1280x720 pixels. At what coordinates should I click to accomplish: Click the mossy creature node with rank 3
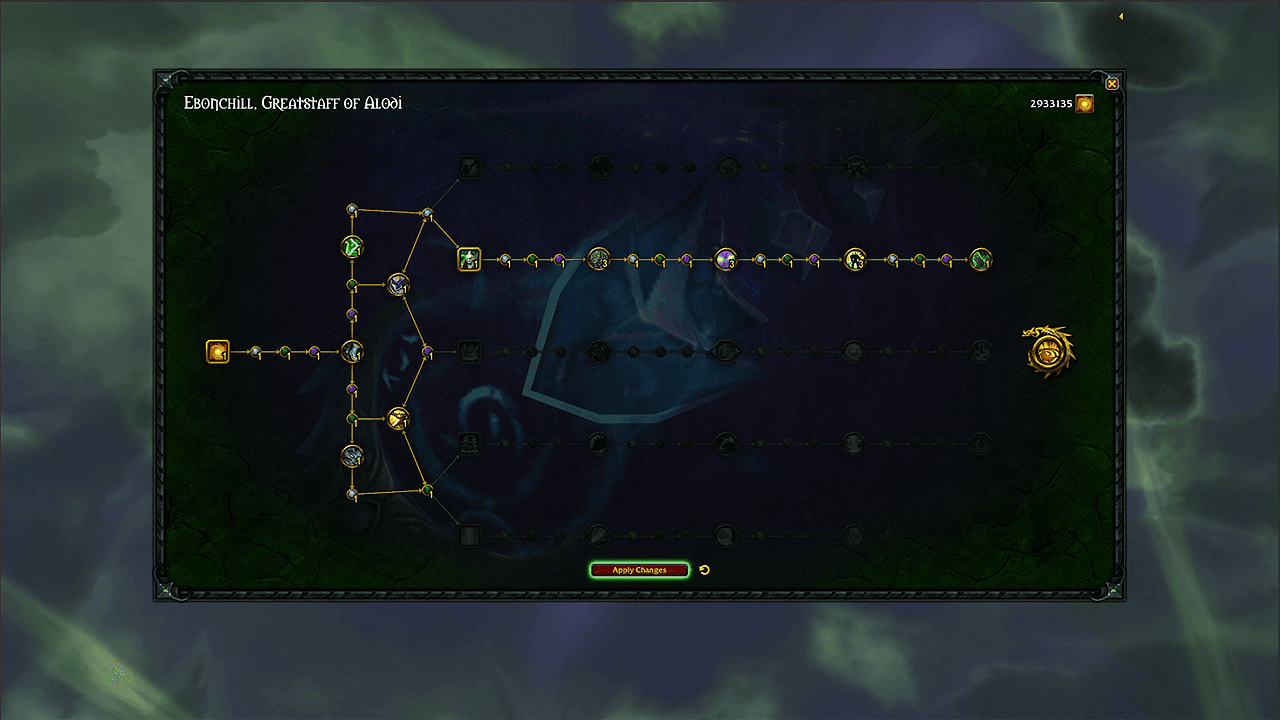pyautogui.click(x=598, y=260)
